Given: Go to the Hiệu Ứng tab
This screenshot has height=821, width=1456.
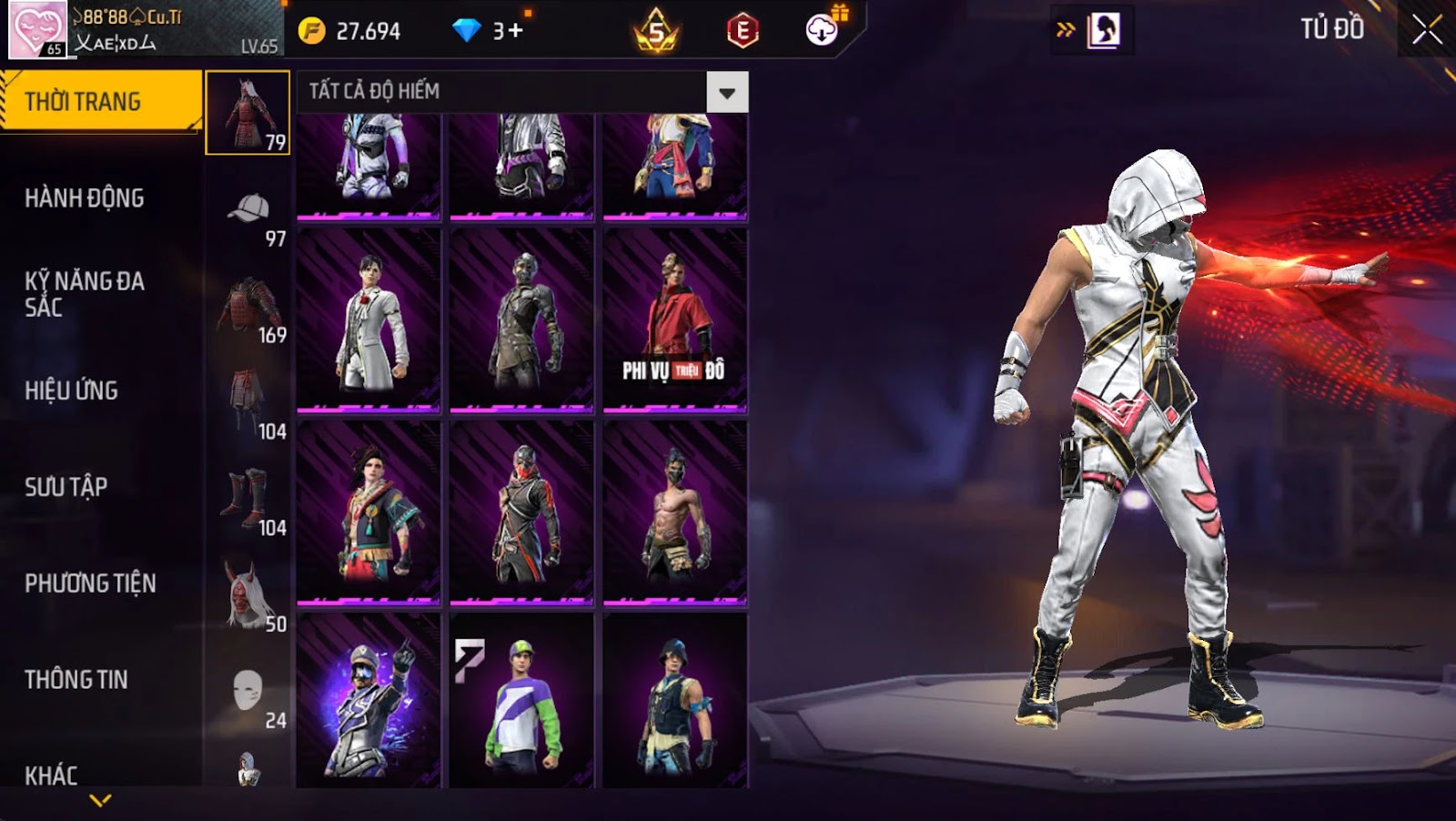Looking at the screenshot, I should click(x=72, y=390).
